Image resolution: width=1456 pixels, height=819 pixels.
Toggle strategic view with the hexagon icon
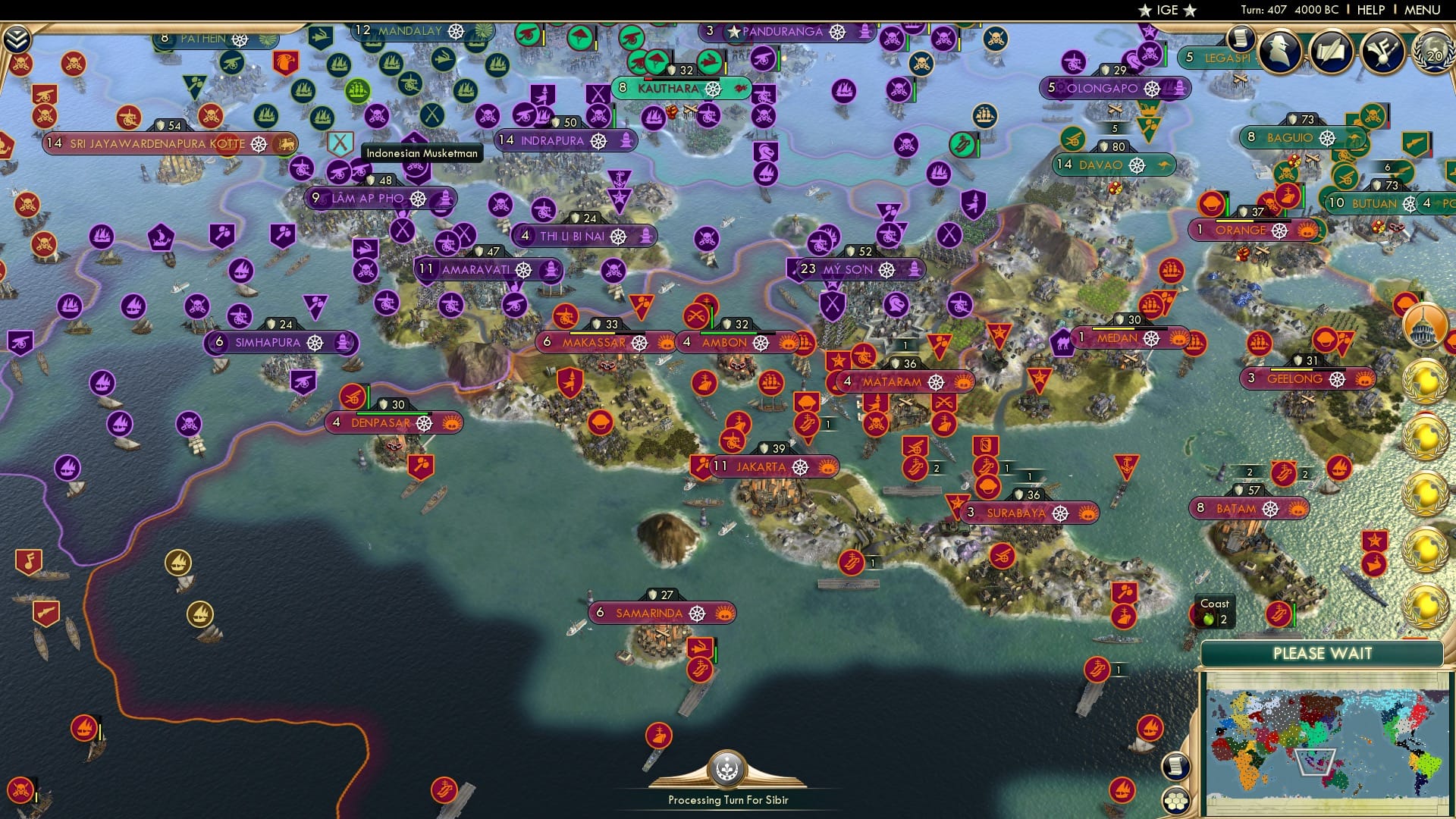tap(1177, 802)
